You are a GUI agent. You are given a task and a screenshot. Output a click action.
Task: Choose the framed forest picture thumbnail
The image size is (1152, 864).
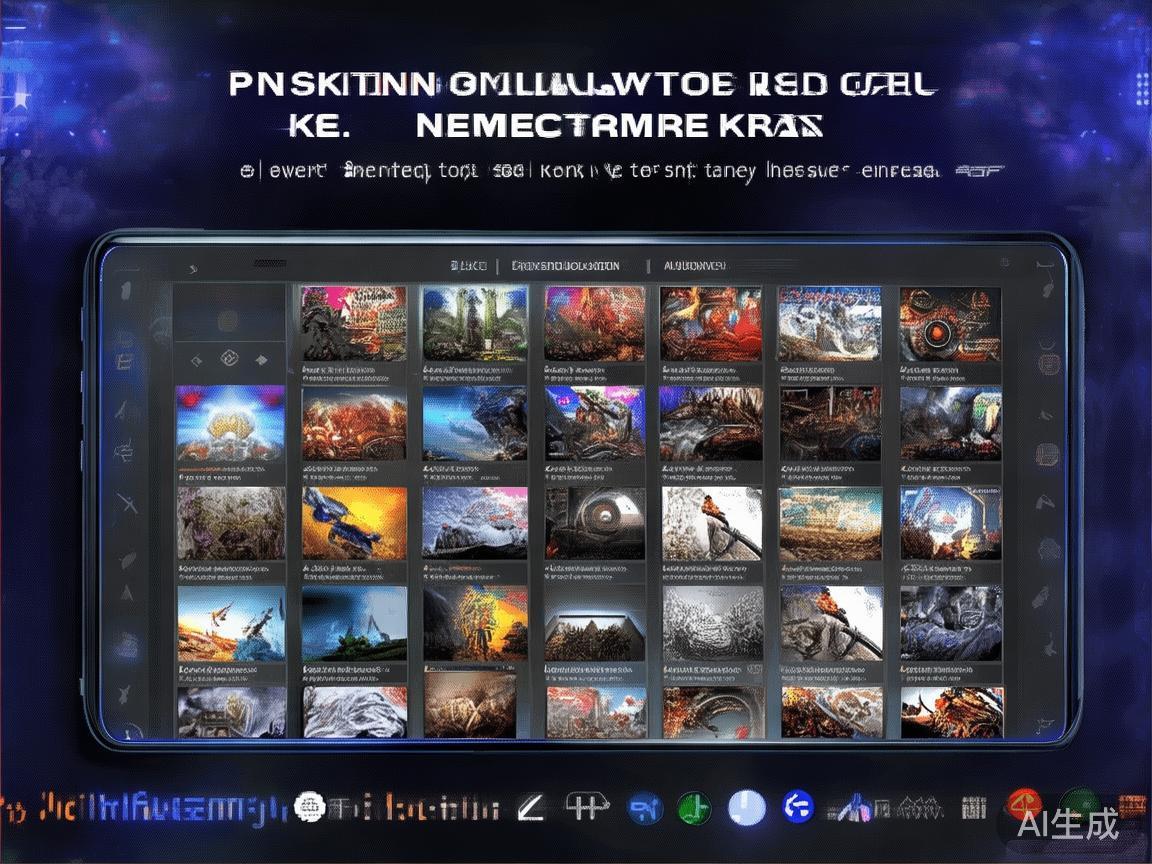click(x=595, y=623)
